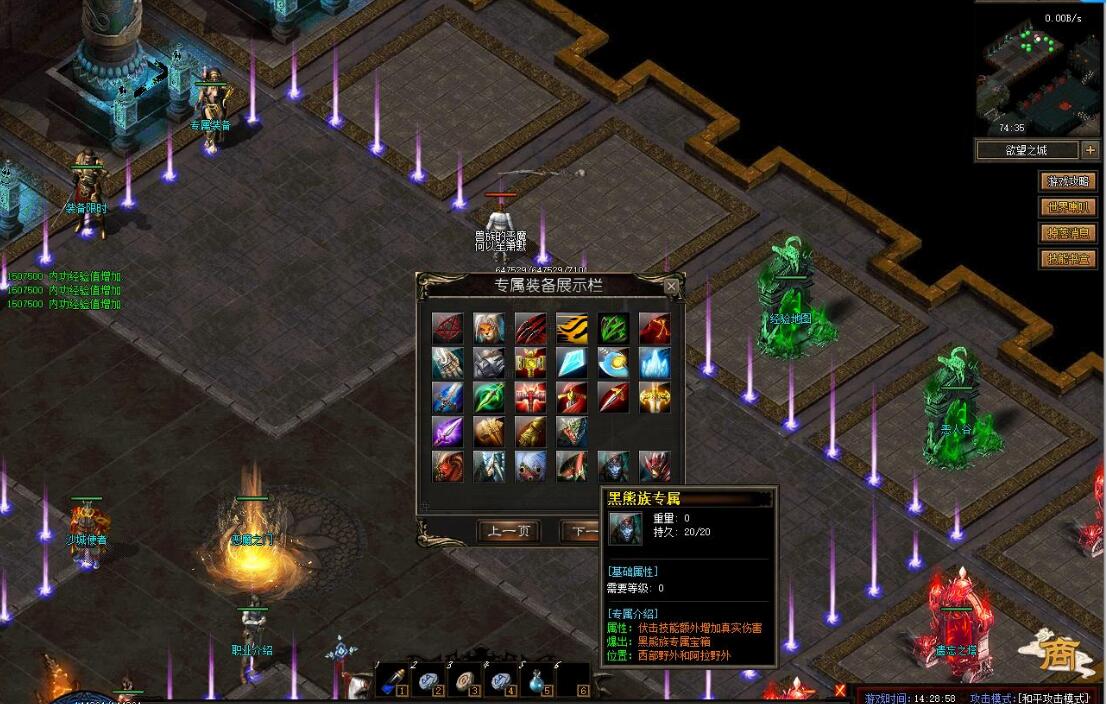The width and height of the screenshot is (1107, 704).
Task: Close the 专属装备展示栏 panel
Action: pos(672,287)
